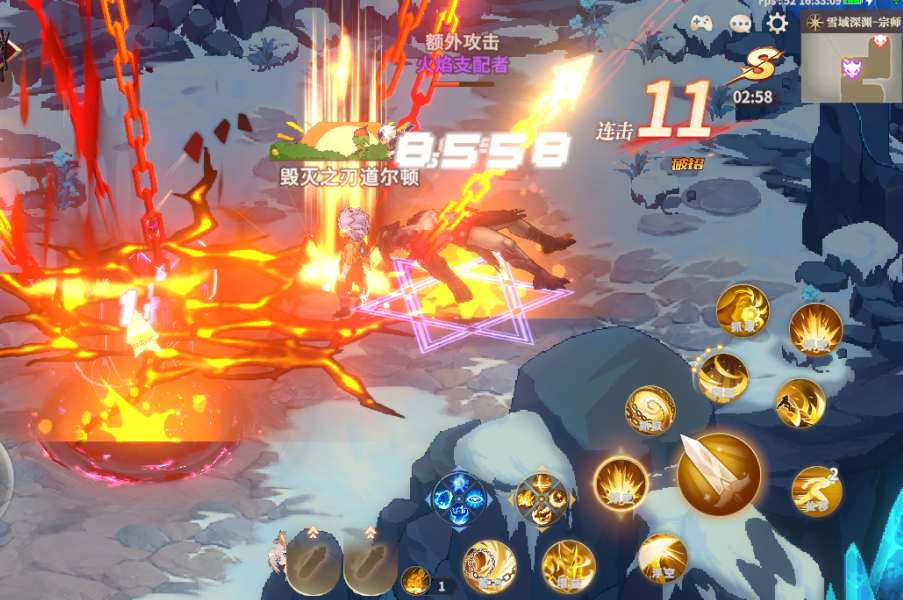Use the 抓取 skill with glowing orb

pyautogui.click(x=741, y=311)
